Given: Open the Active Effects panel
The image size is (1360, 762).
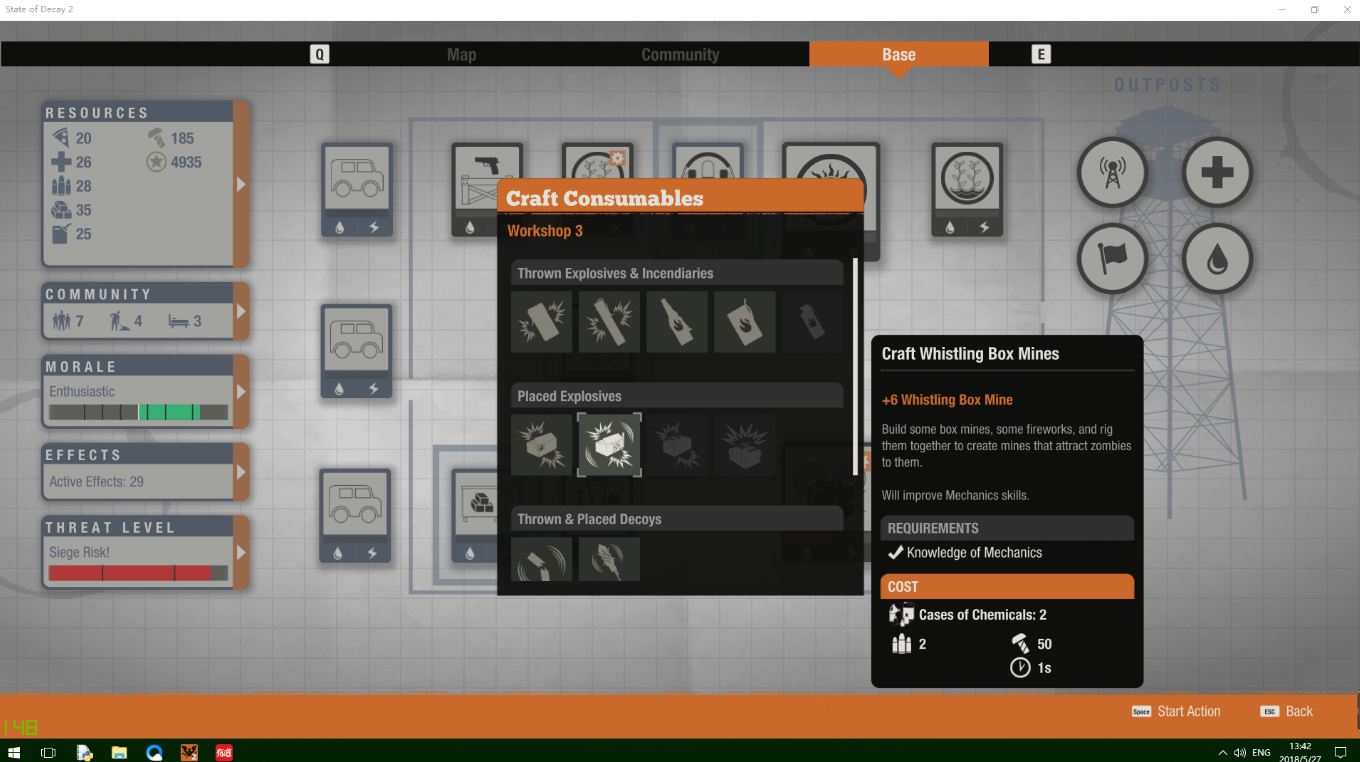Looking at the screenshot, I should [x=240, y=472].
